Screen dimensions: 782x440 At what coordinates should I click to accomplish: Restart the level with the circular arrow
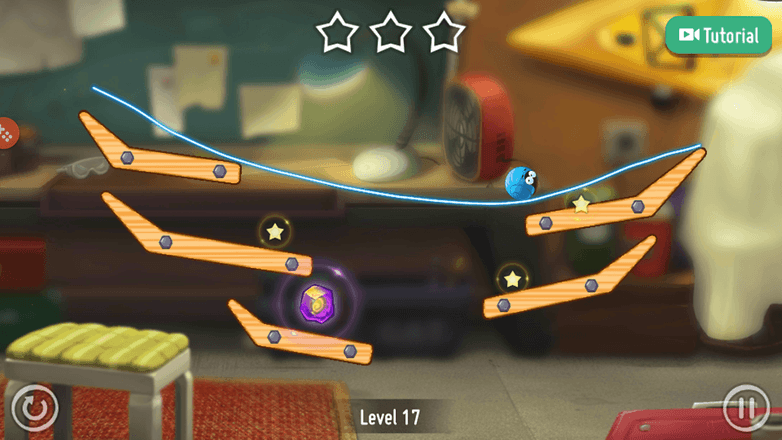click(x=35, y=407)
